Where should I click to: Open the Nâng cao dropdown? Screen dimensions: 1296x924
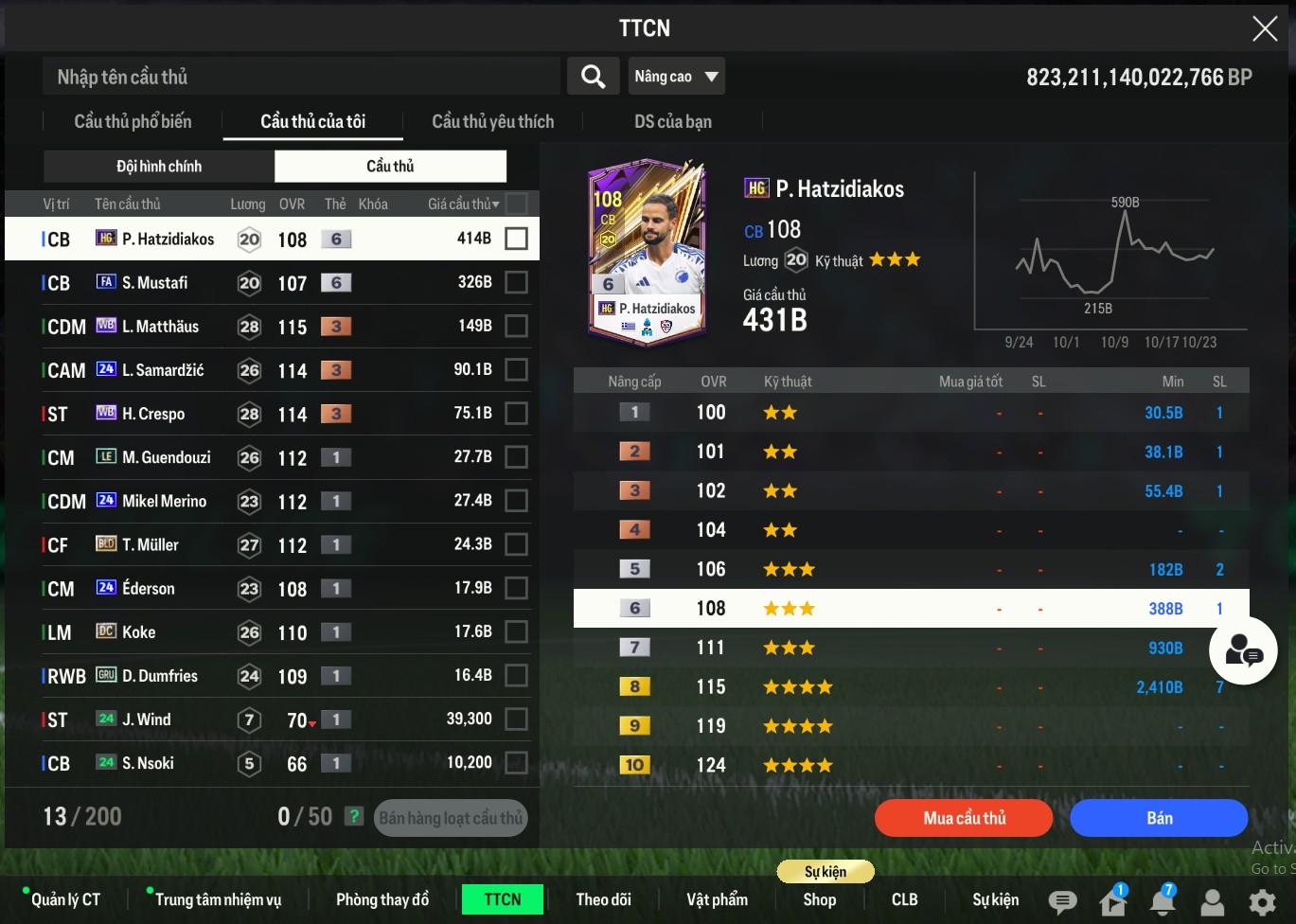pyautogui.click(x=676, y=77)
